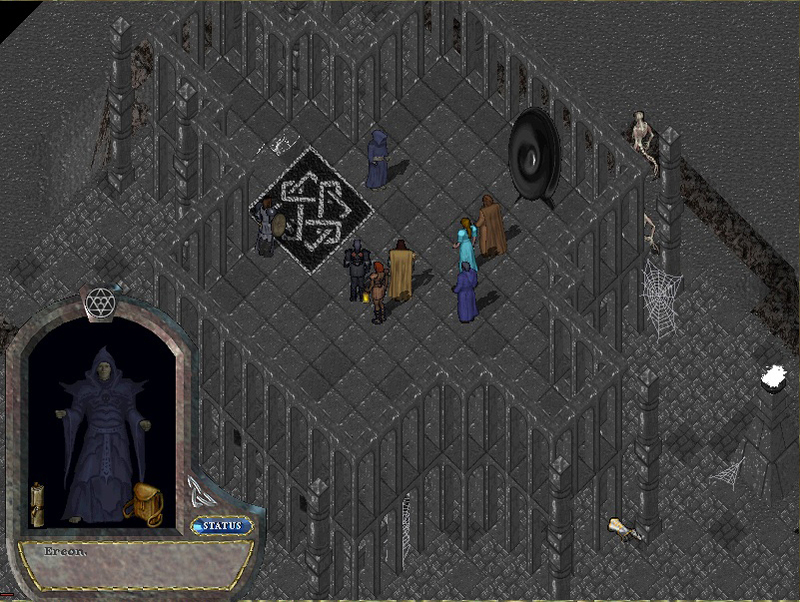Click the hexagram virtue symbol atop the paperdoll

[98, 300]
